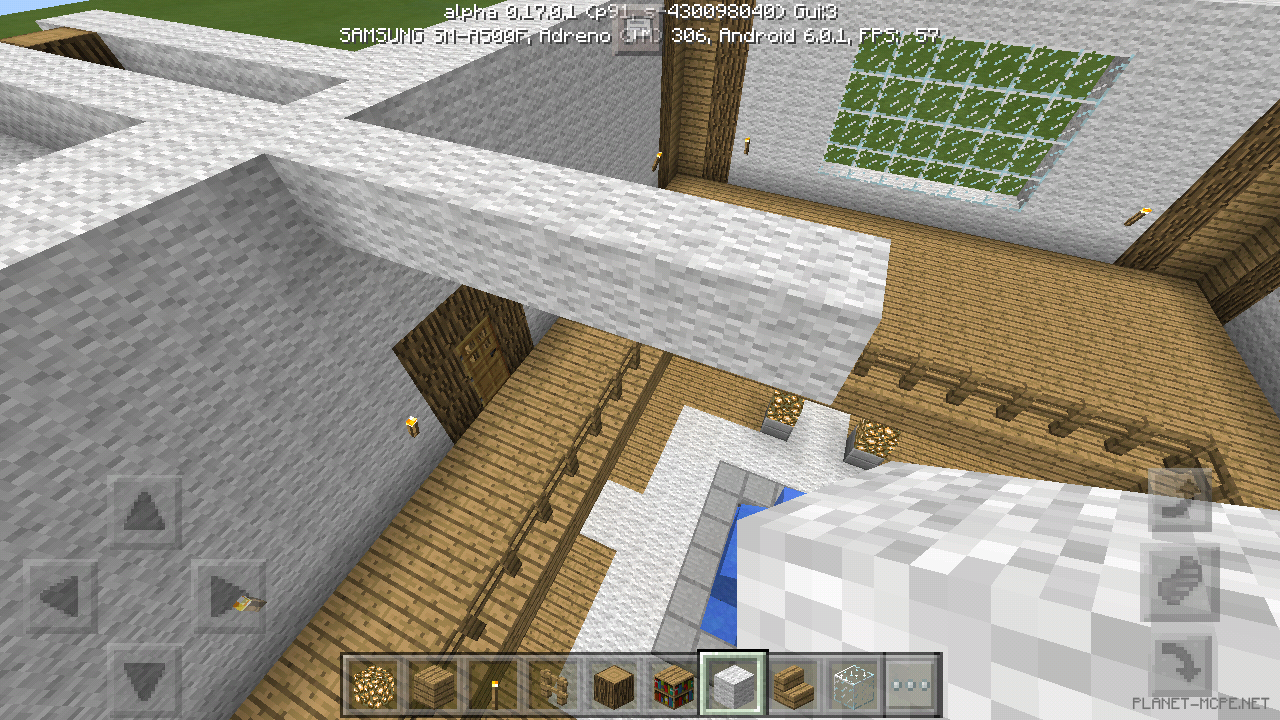
Task: Select the wooden stairs hotbar slot
Action: click(x=795, y=685)
